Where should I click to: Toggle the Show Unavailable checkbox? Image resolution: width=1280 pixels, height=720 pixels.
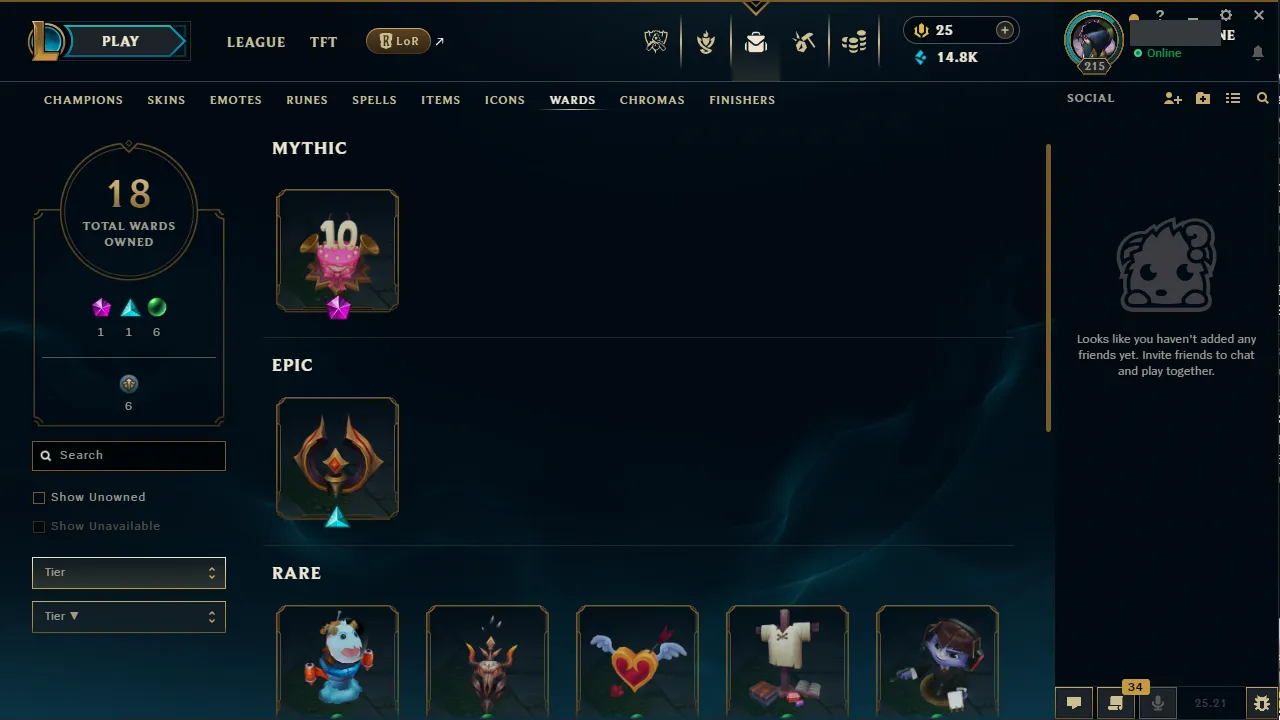(39, 526)
